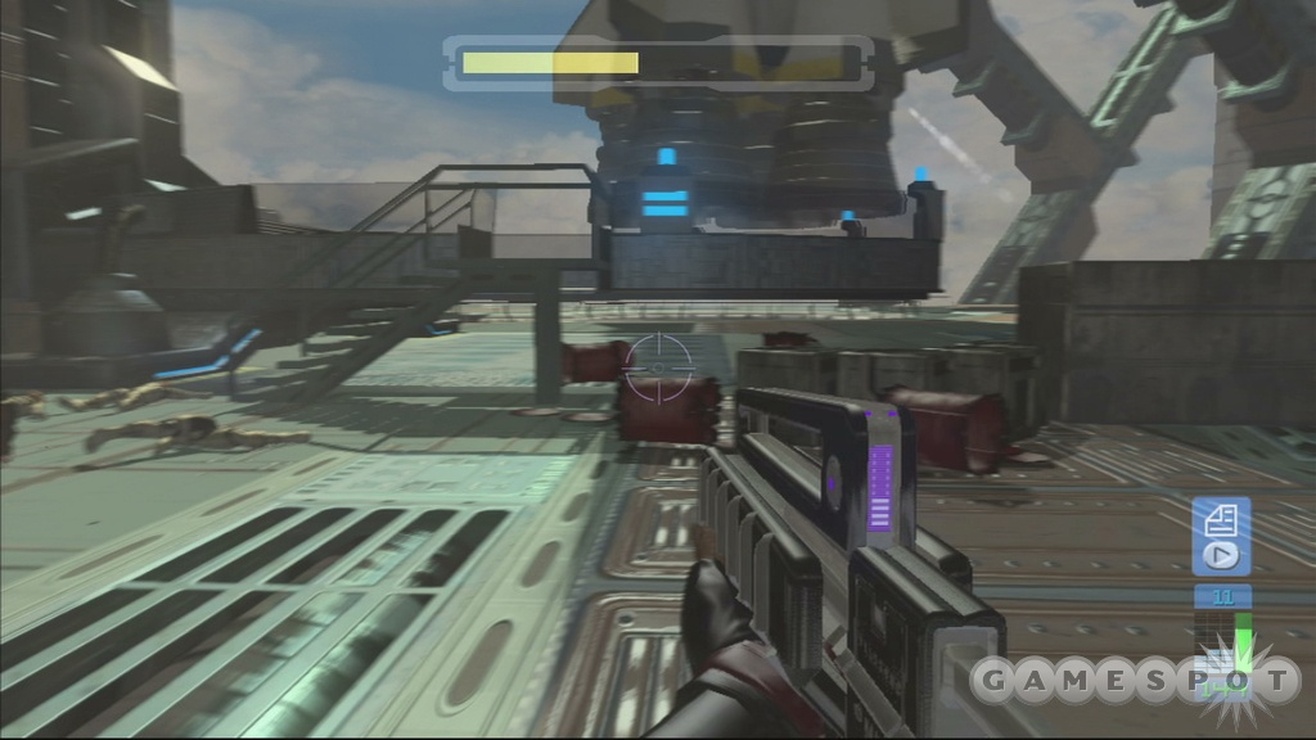Select the play arrow HUD icon
Image resolution: width=1316 pixels, height=740 pixels.
coord(1221,553)
